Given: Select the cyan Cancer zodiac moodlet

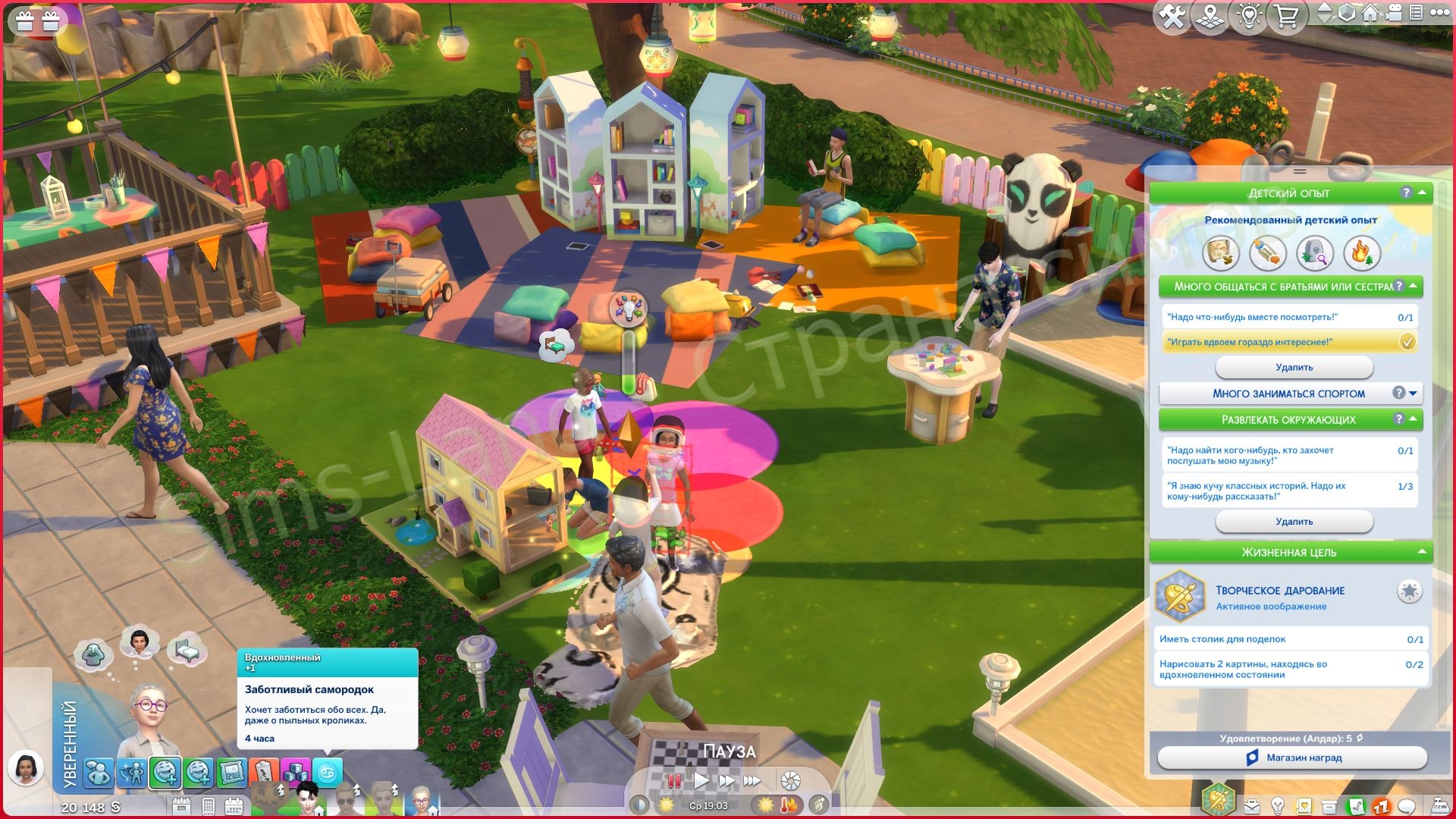Looking at the screenshot, I should click(x=328, y=773).
